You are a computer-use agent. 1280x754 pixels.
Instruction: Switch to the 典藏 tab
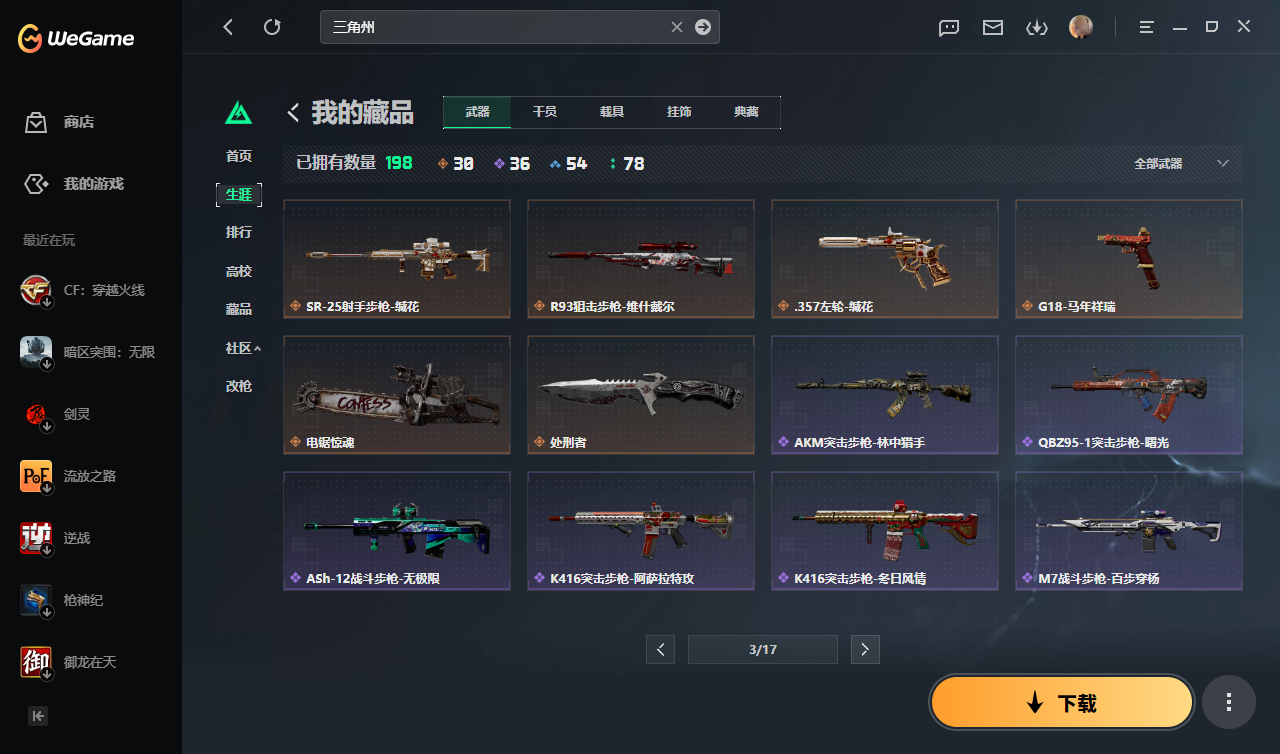(x=746, y=112)
